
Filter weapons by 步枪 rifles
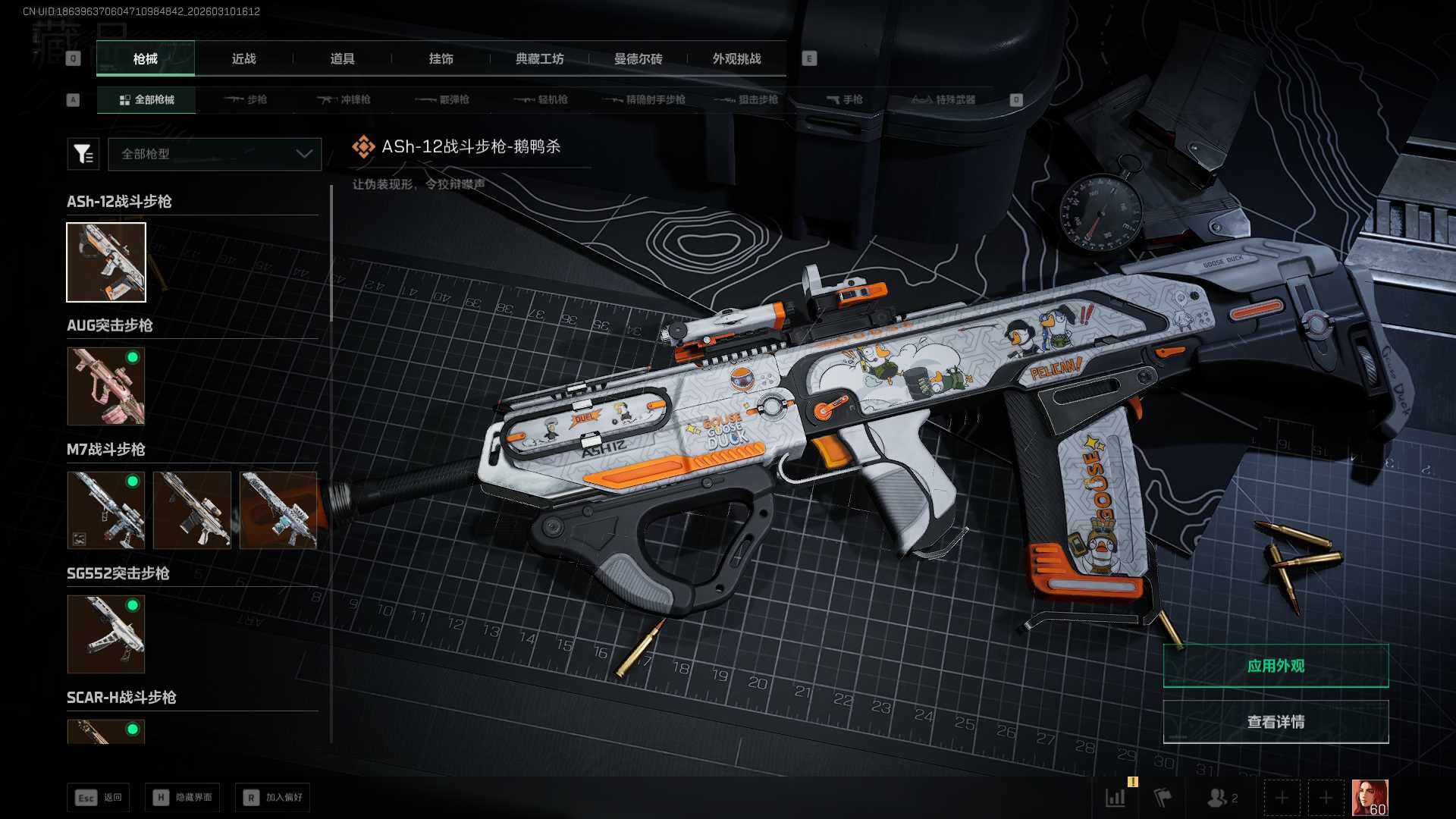tap(246, 99)
